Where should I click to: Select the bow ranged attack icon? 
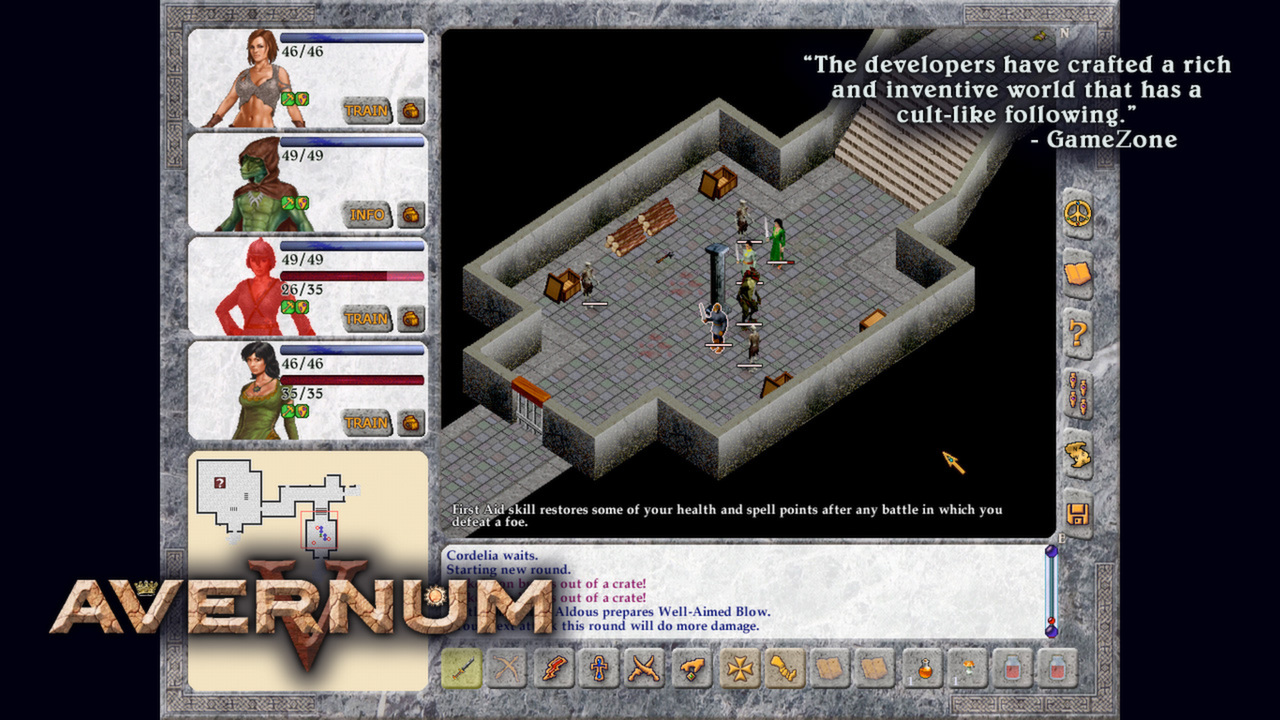coord(505,668)
